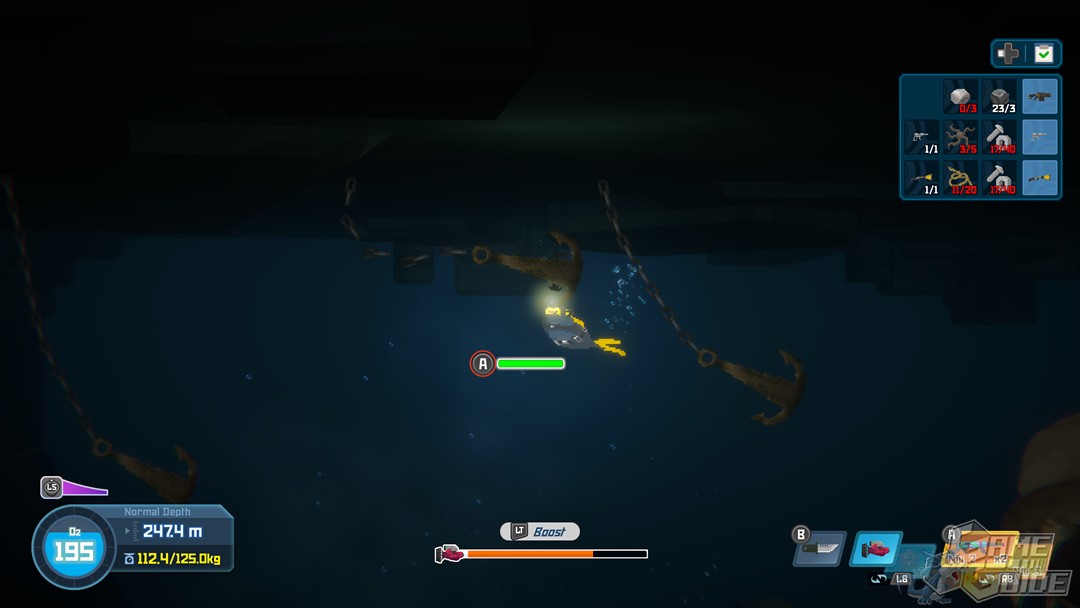Select the pistol material slot marked 1/1

point(923,137)
